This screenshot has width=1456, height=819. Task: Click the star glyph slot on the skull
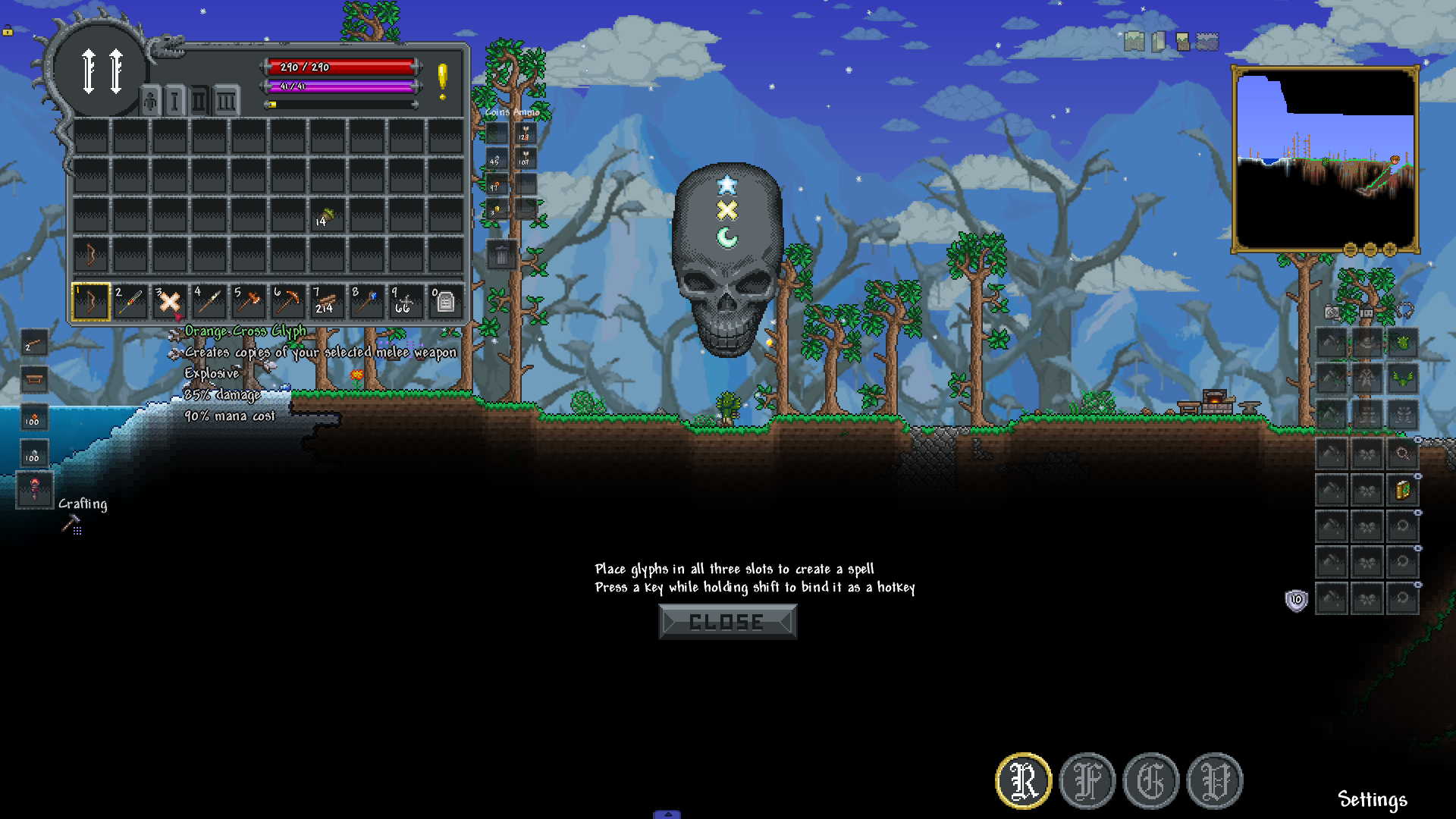coord(726,184)
